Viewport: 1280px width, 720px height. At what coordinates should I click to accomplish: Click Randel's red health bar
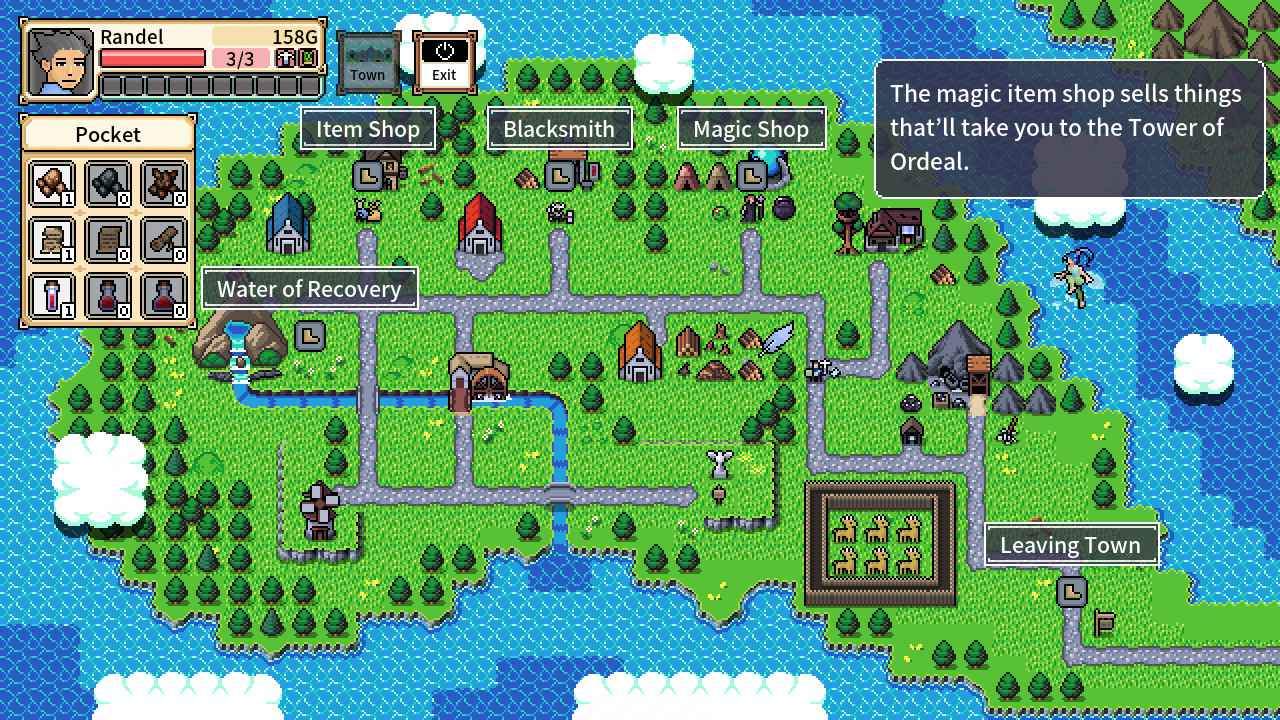pos(152,56)
